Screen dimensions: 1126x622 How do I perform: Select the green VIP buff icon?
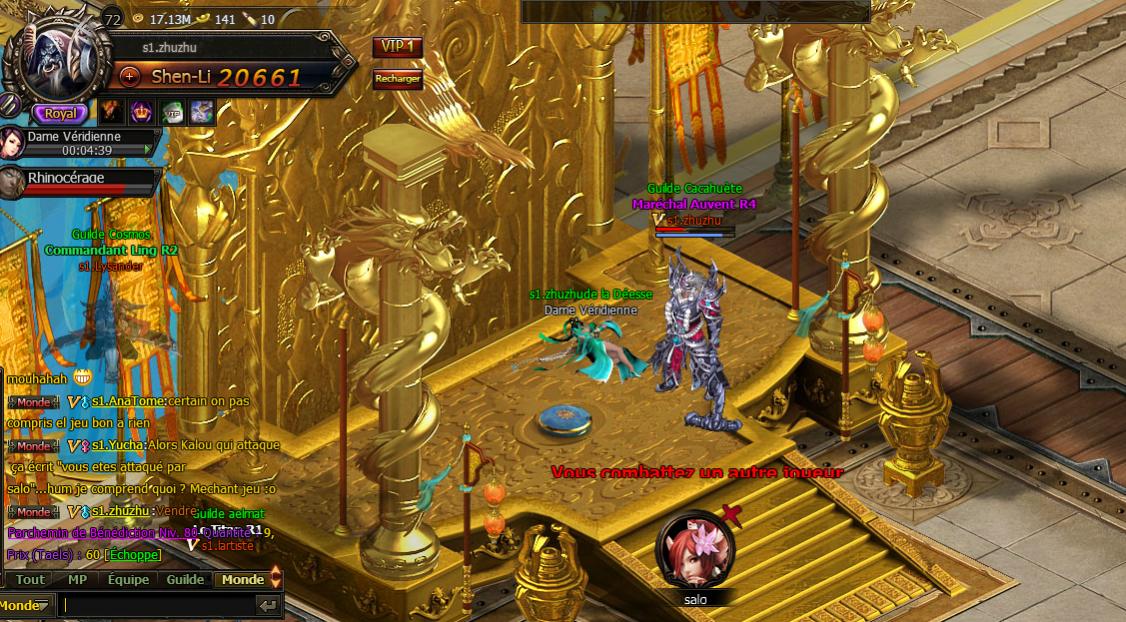[x=172, y=113]
